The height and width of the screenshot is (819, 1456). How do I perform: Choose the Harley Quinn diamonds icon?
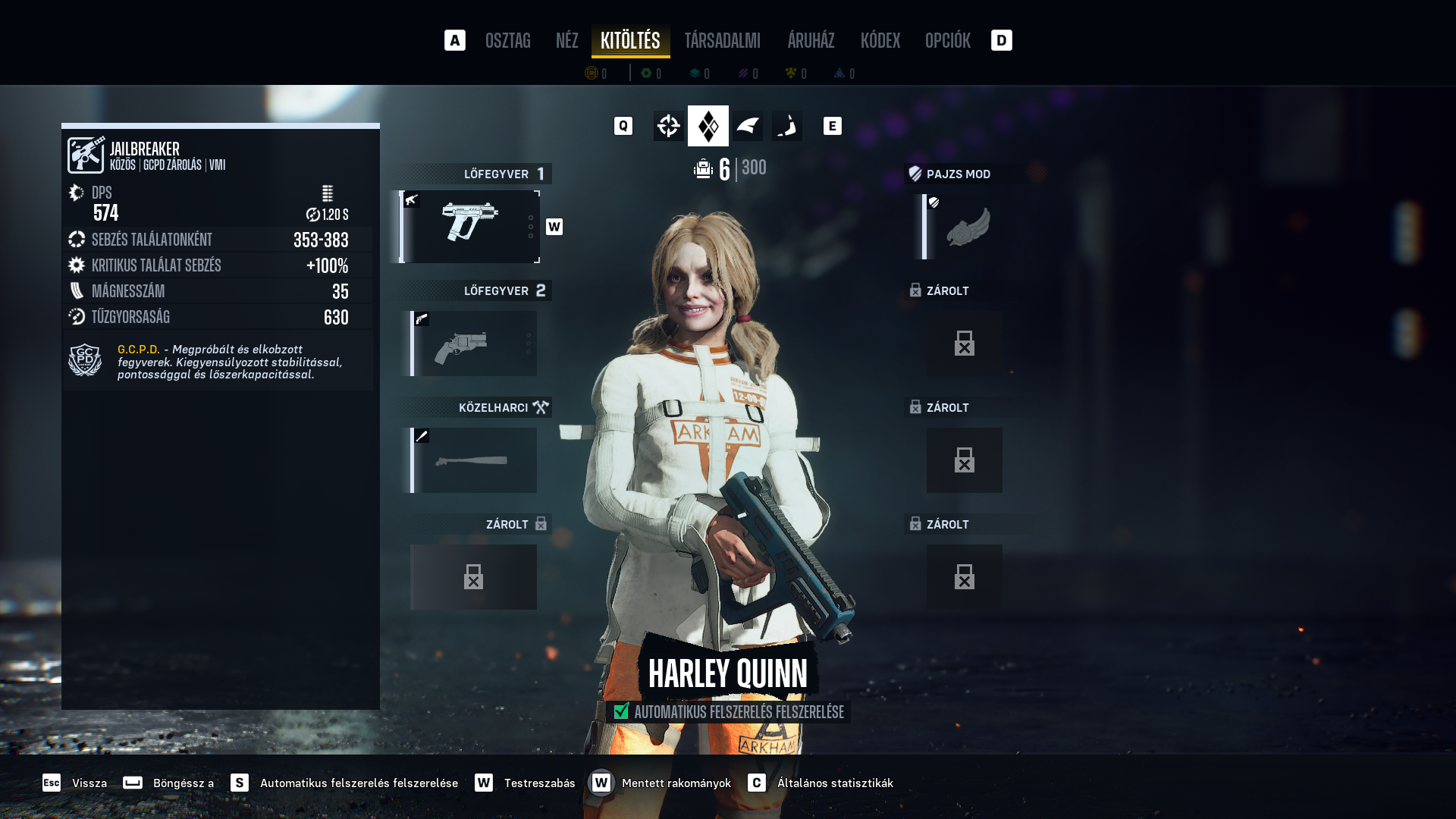pos(708,126)
